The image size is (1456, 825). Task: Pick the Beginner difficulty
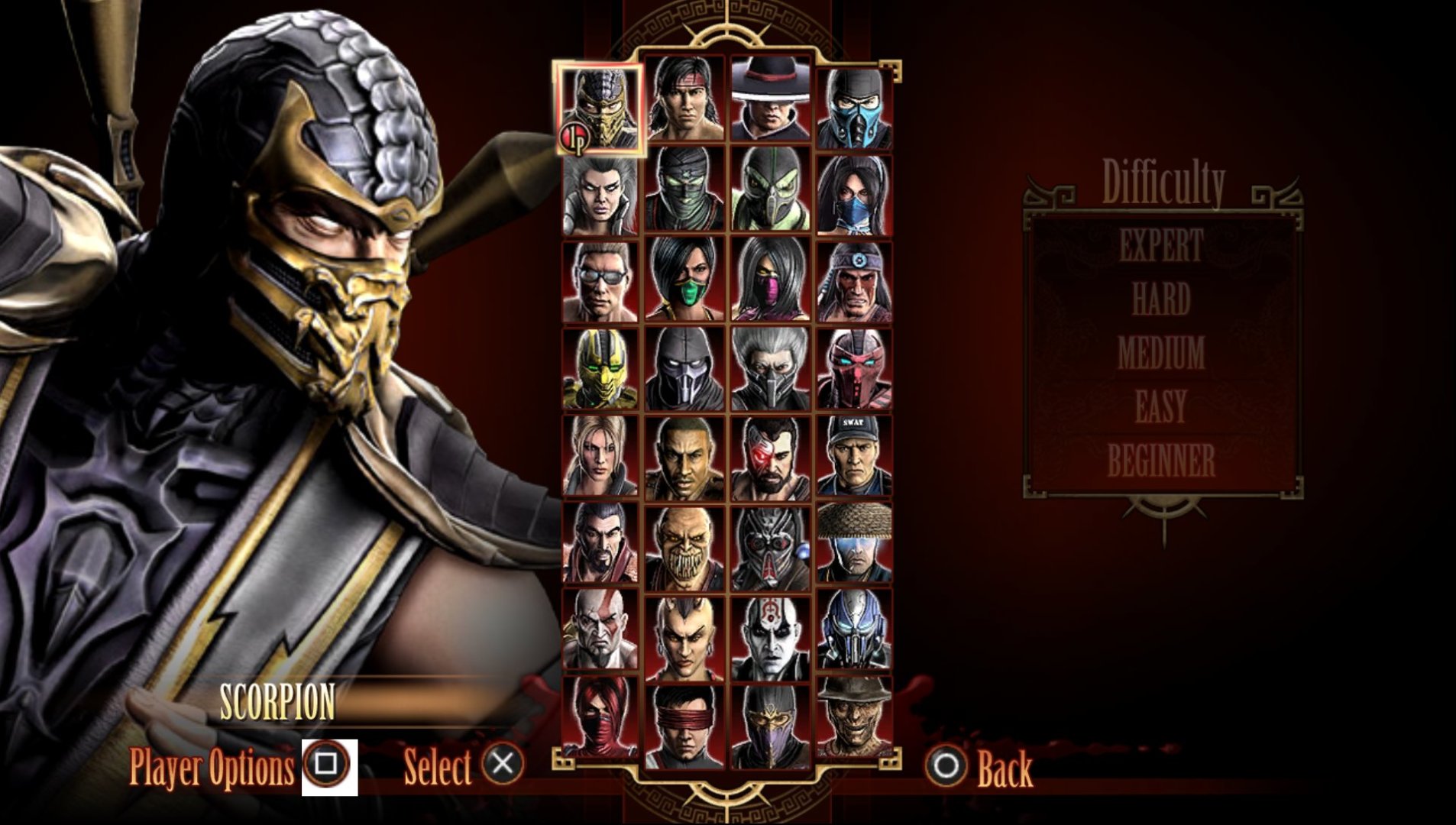pos(1160,461)
